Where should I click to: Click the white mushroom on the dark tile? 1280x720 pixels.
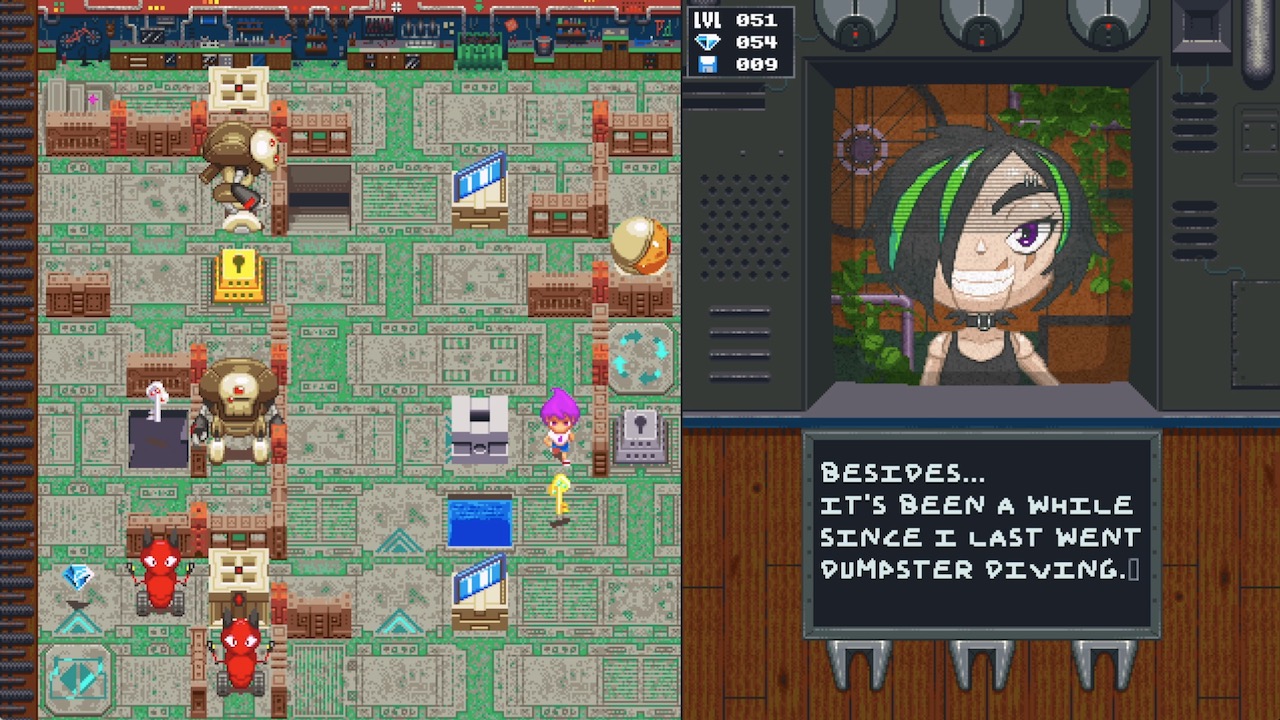tap(156, 395)
